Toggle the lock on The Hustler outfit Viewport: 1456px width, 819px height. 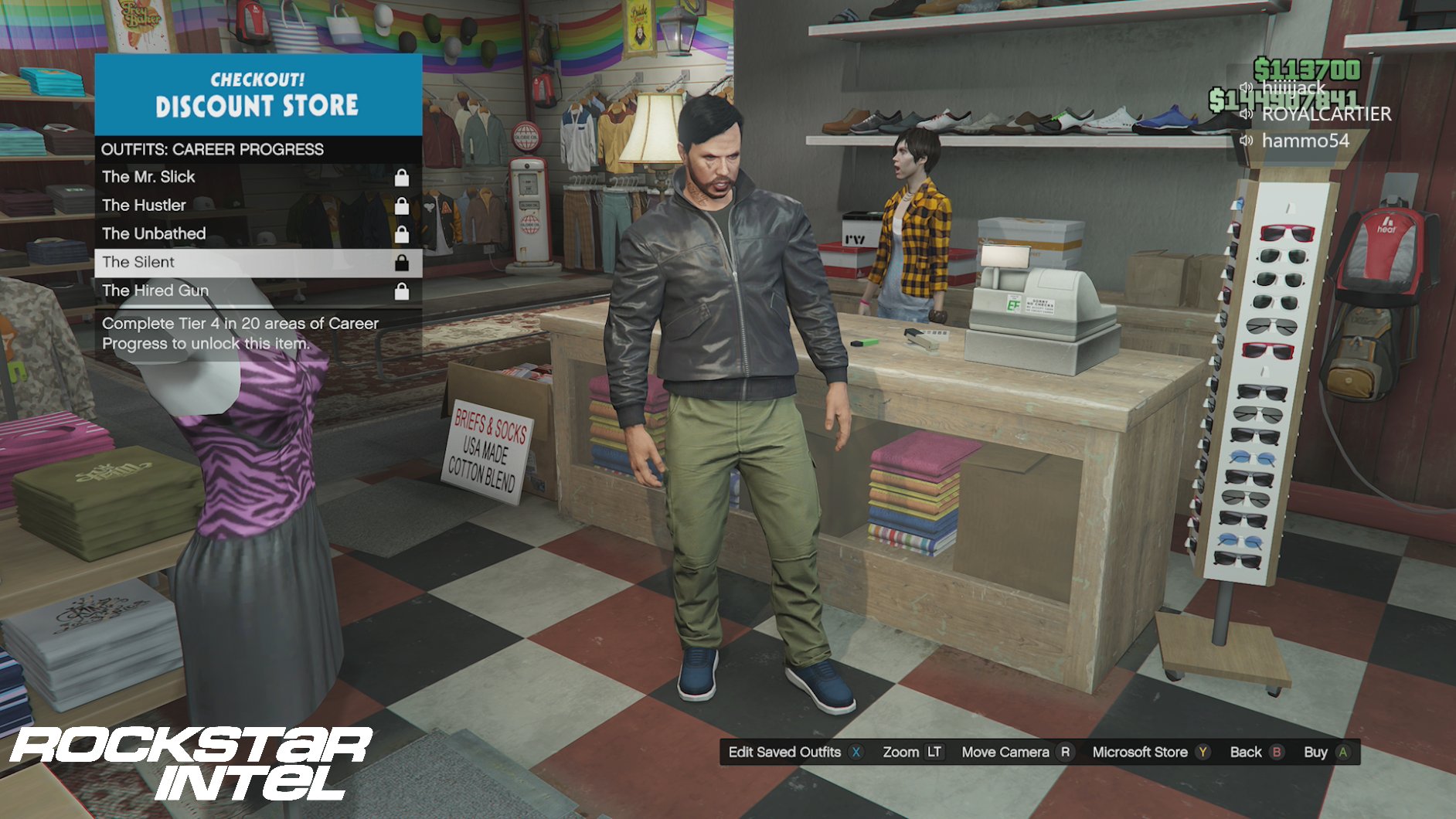click(403, 204)
